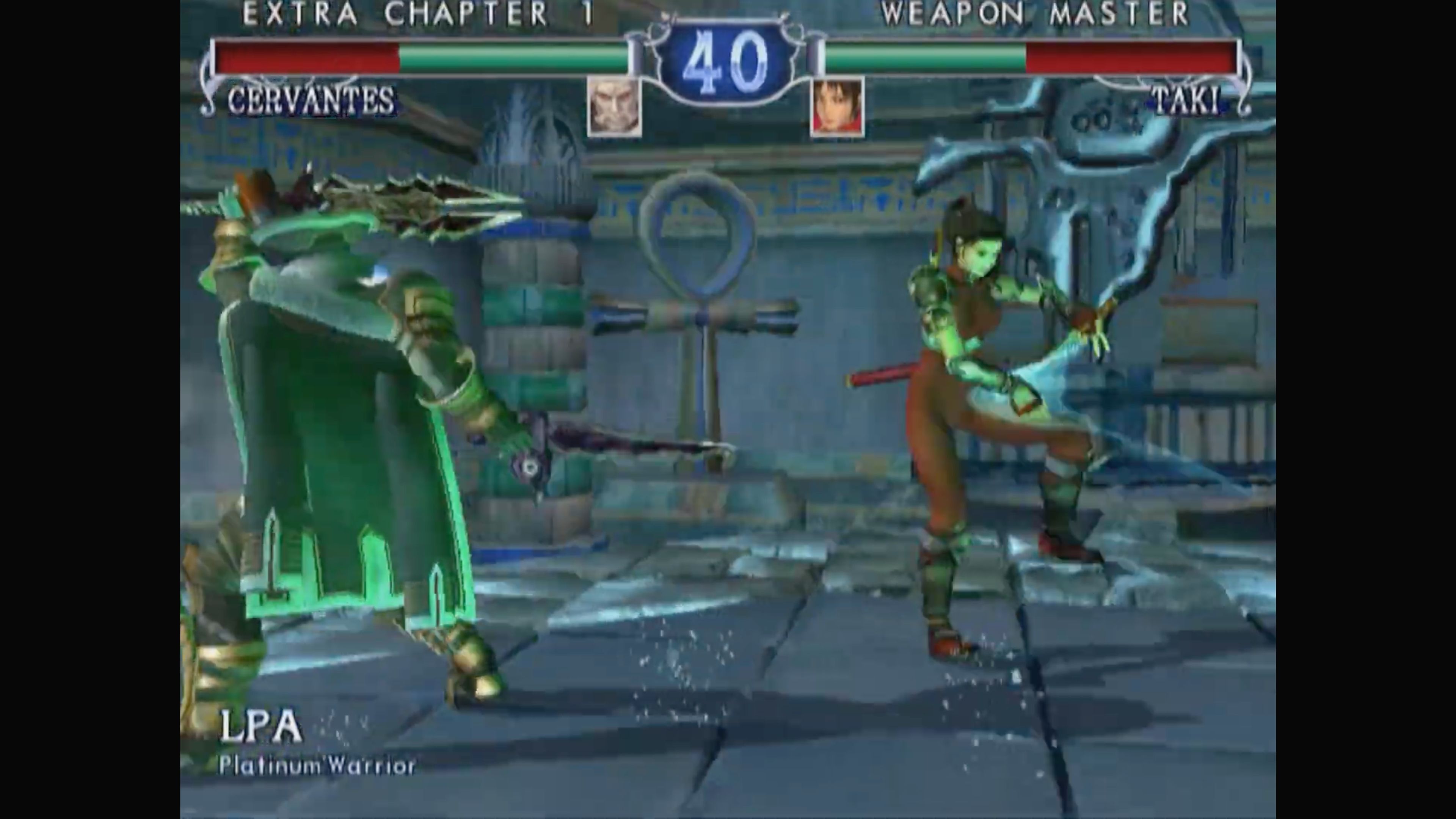This screenshot has width=1456, height=819.
Task: Click Cervantes' glowing green sword
Action: (x=622, y=447)
